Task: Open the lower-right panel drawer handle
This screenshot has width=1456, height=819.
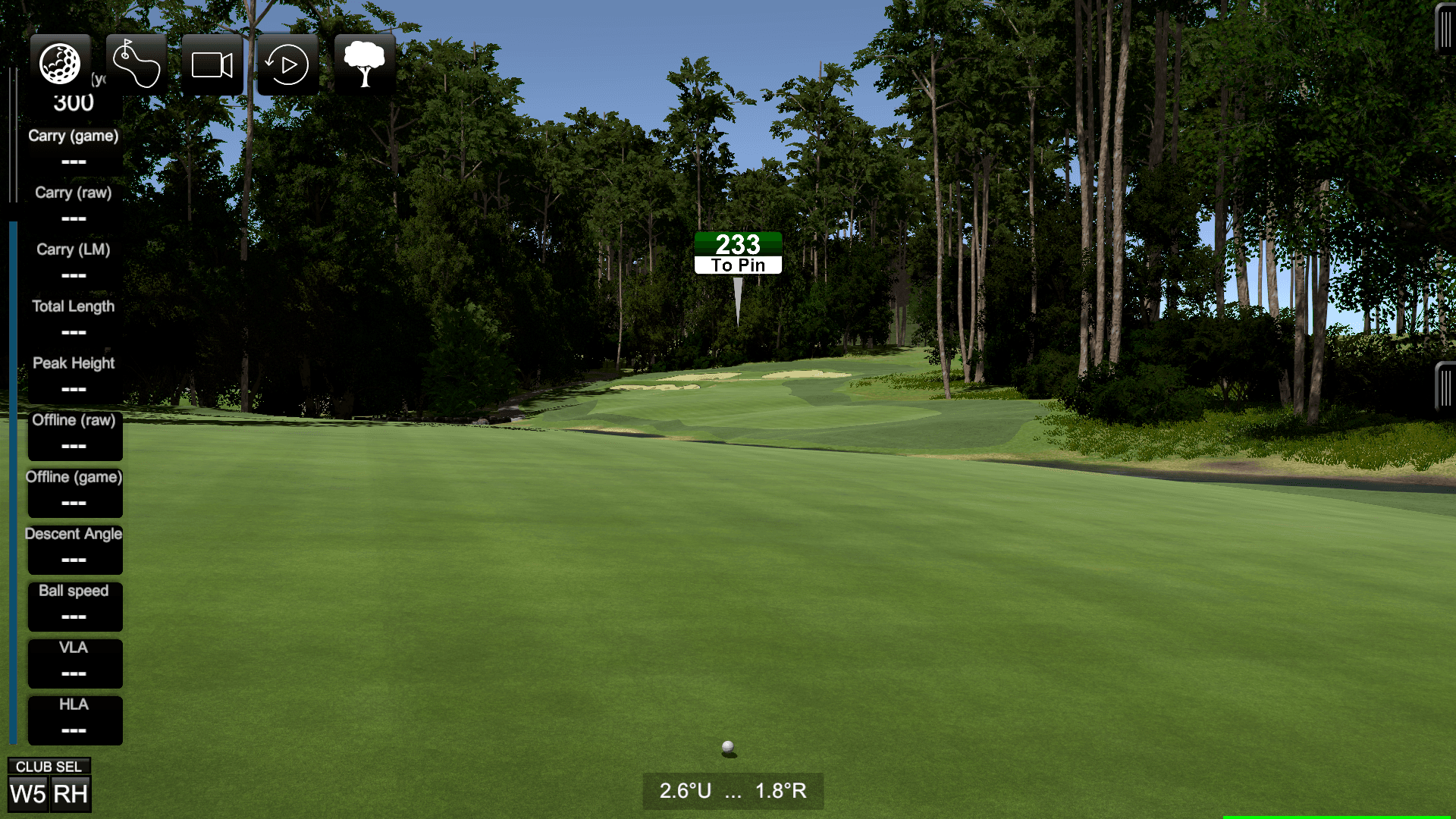Action: point(1445,387)
